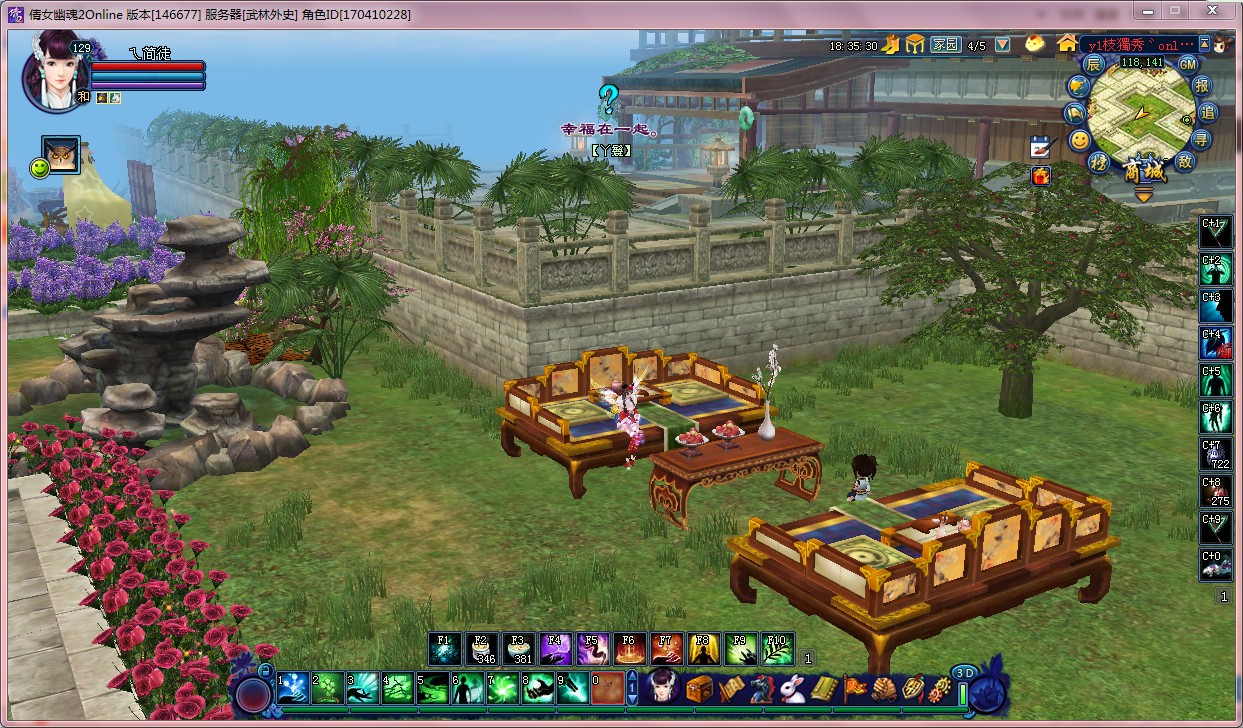Activate the F6 fire skill slot

click(x=628, y=649)
